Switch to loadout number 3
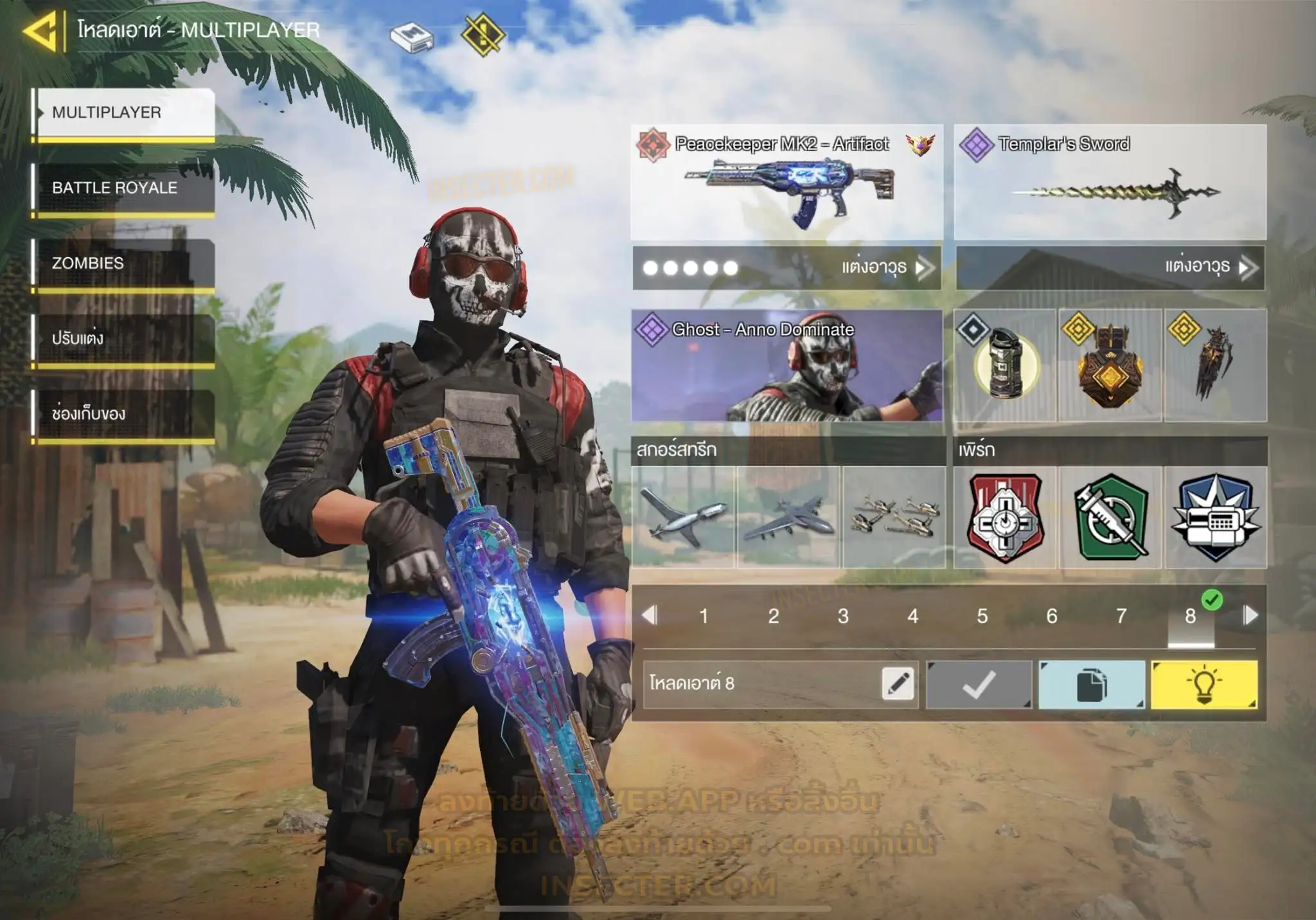The height and width of the screenshot is (920, 1316). [843, 617]
